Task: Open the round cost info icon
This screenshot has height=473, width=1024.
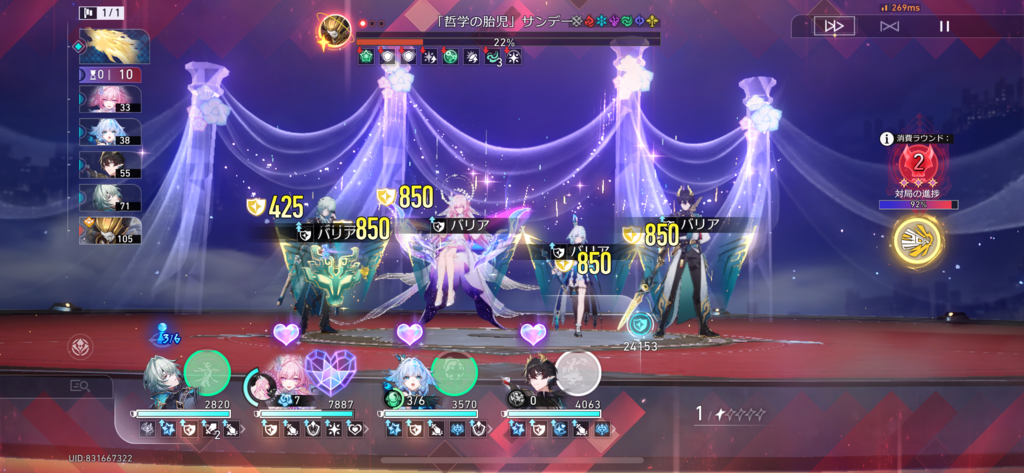Action: pyautogui.click(x=886, y=140)
